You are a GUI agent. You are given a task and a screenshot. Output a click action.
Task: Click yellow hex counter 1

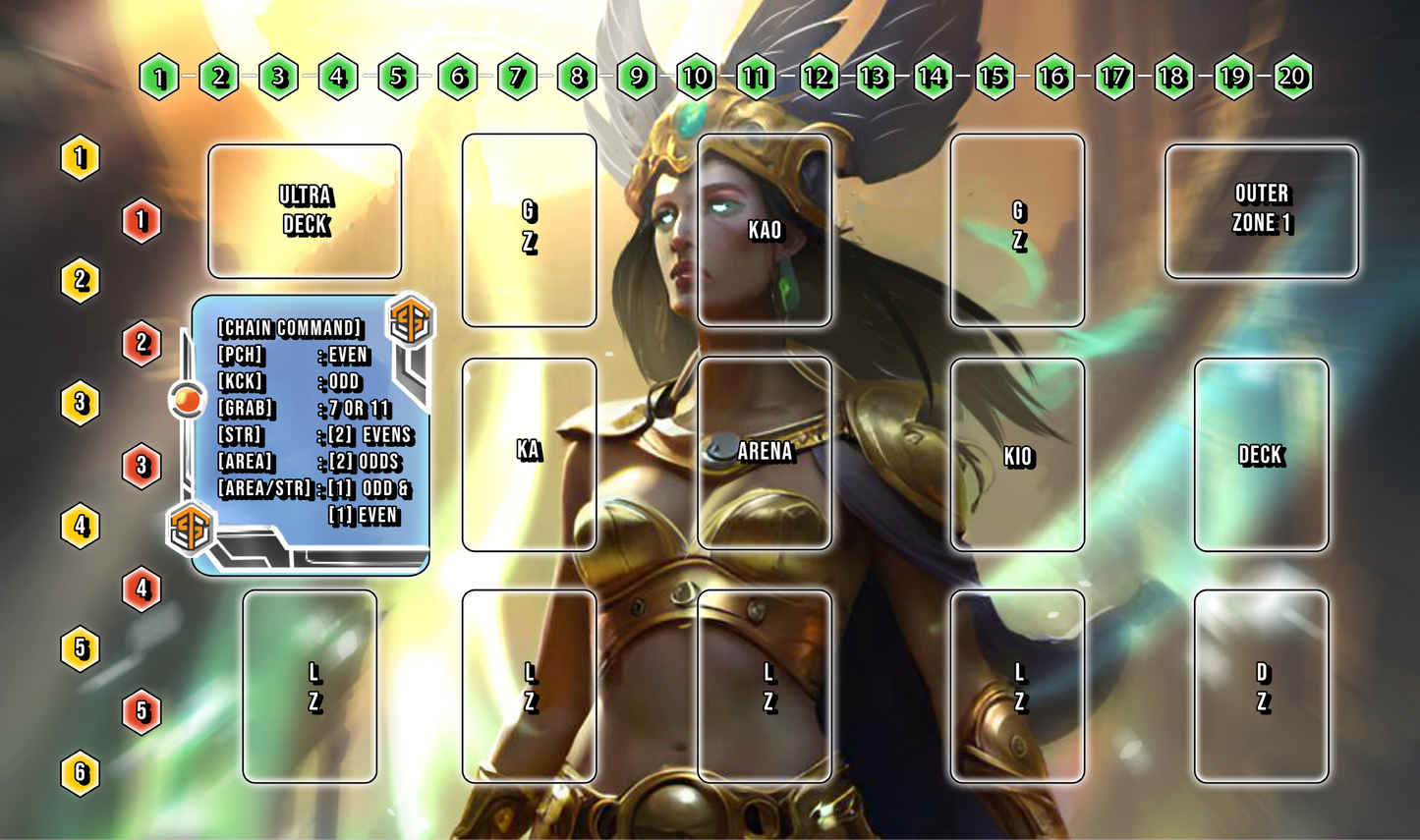point(81,155)
